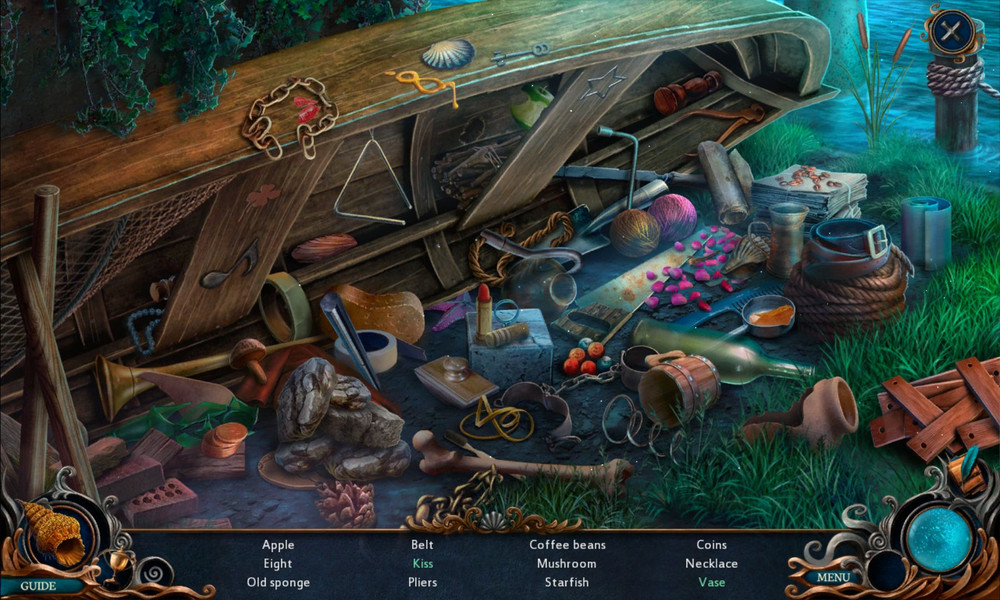Select the green "Vase" list entry
The width and height of the screenshot is (1000, 600).
(711, 582)
